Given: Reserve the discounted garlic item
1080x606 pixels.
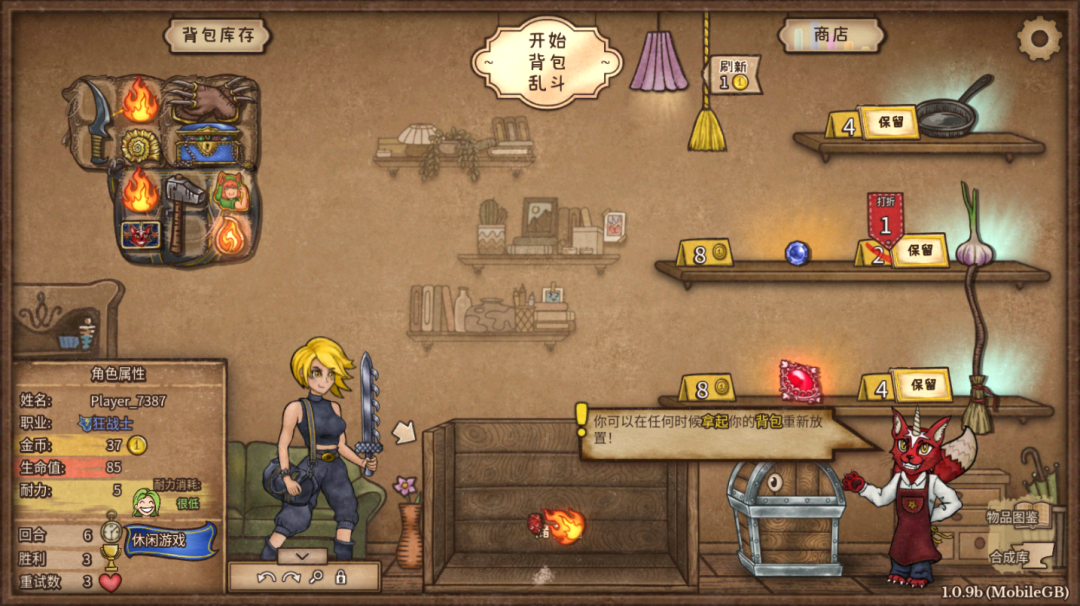Looking at the screenshot, I should pyautogui.click(x=920, y=250).
